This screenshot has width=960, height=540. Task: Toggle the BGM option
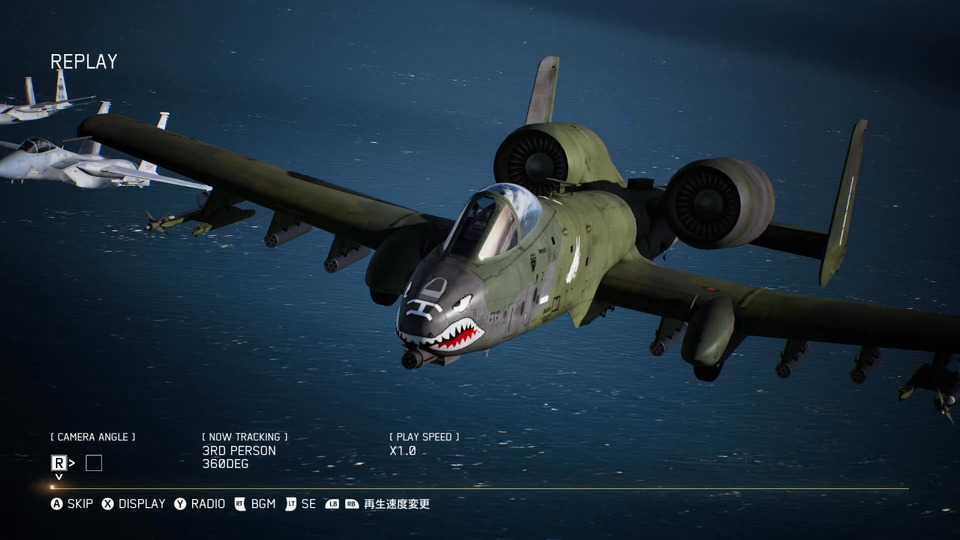pyautogui.click(x=255, y=504)
